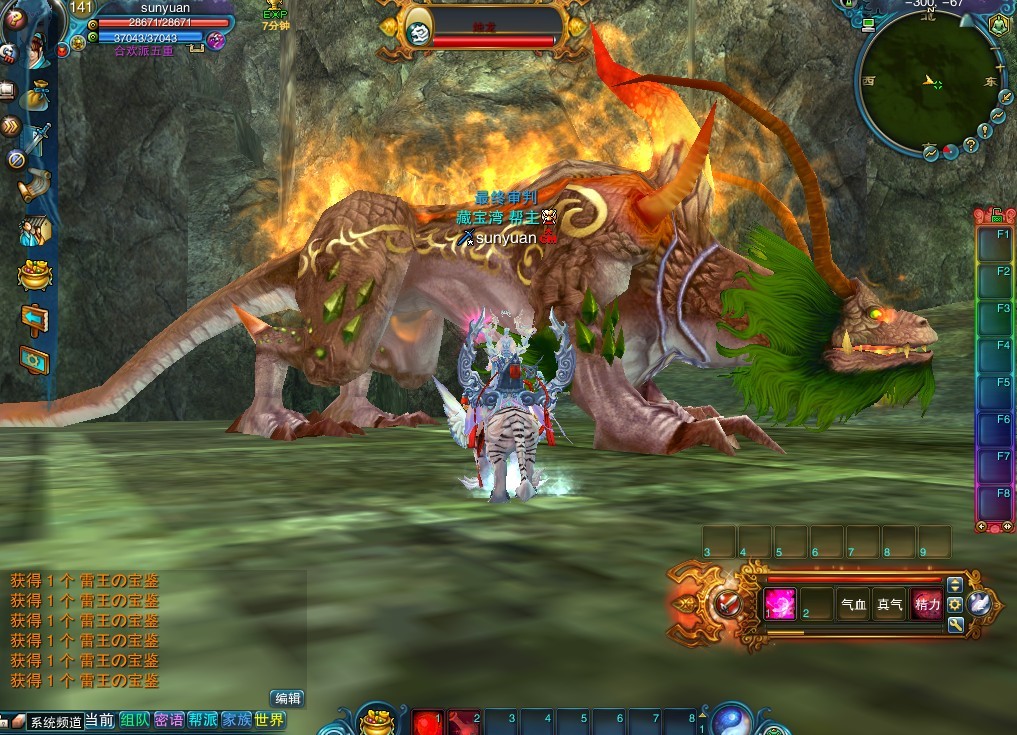This screenshot has width=1017, height=735.
Task: Switch to the 世界 world chat tab
Action: [x=269, y=720]
